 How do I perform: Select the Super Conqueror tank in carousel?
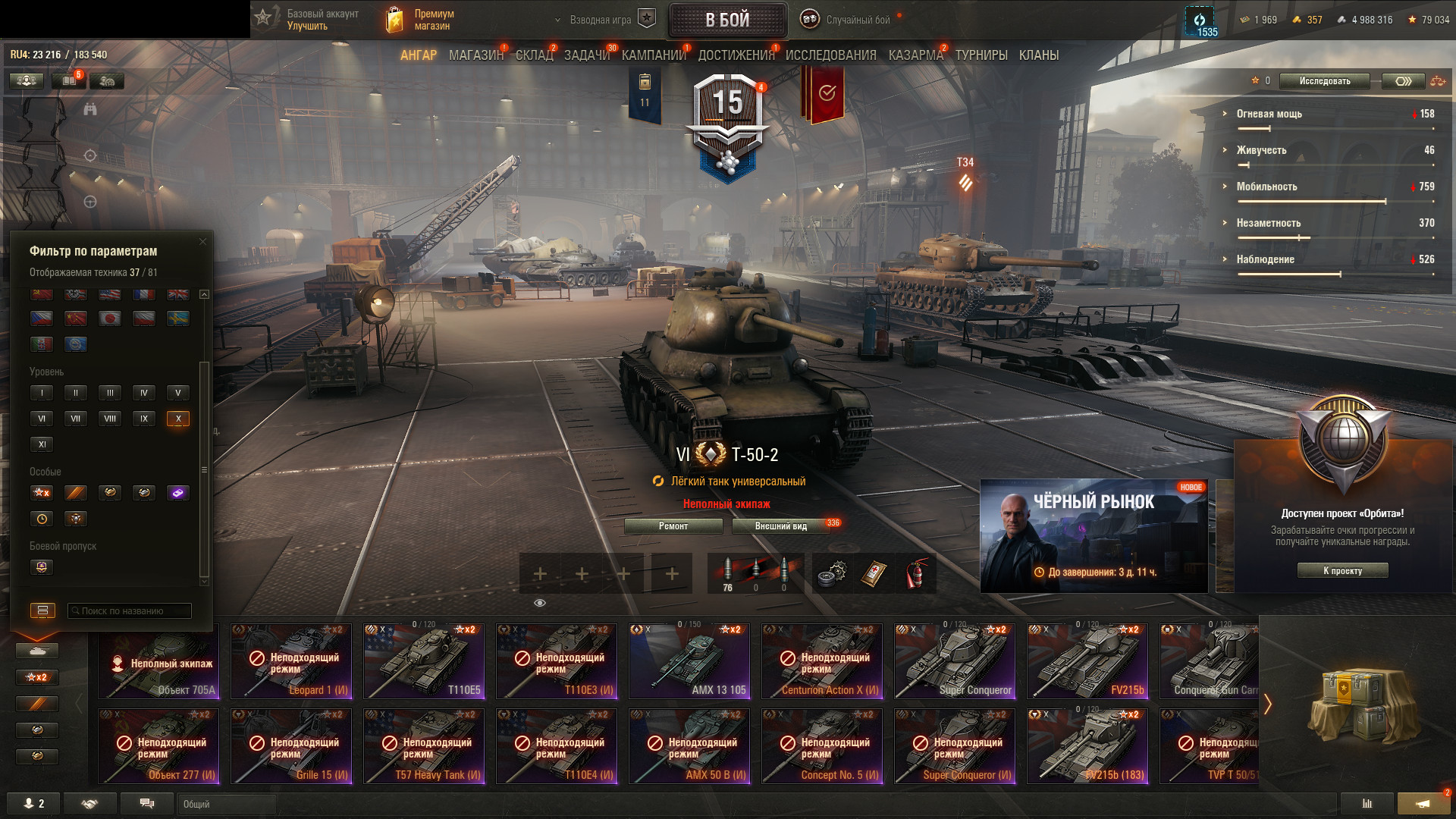point(955,661)
